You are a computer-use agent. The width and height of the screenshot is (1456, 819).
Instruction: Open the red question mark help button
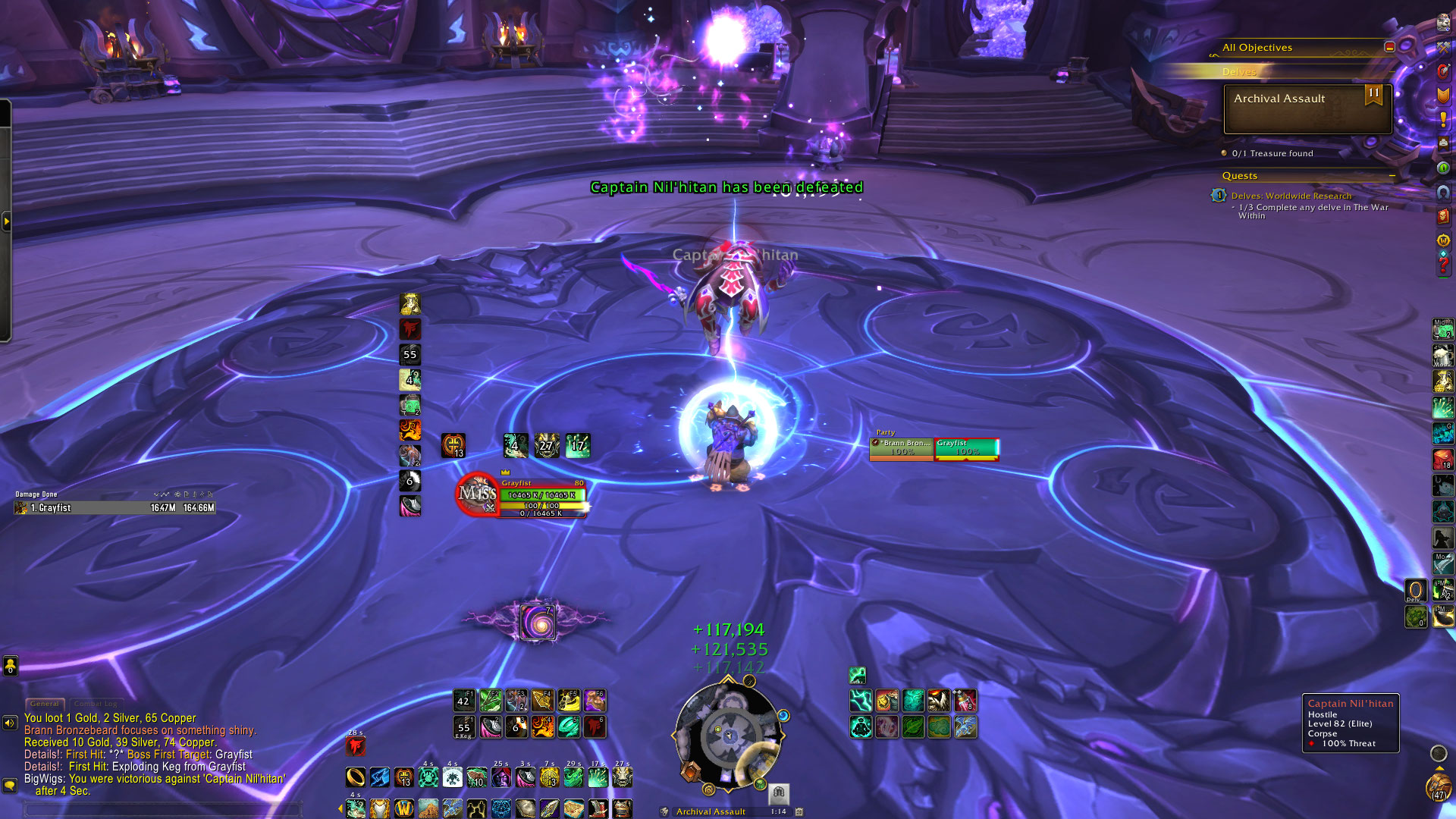tap(1443, 265)
